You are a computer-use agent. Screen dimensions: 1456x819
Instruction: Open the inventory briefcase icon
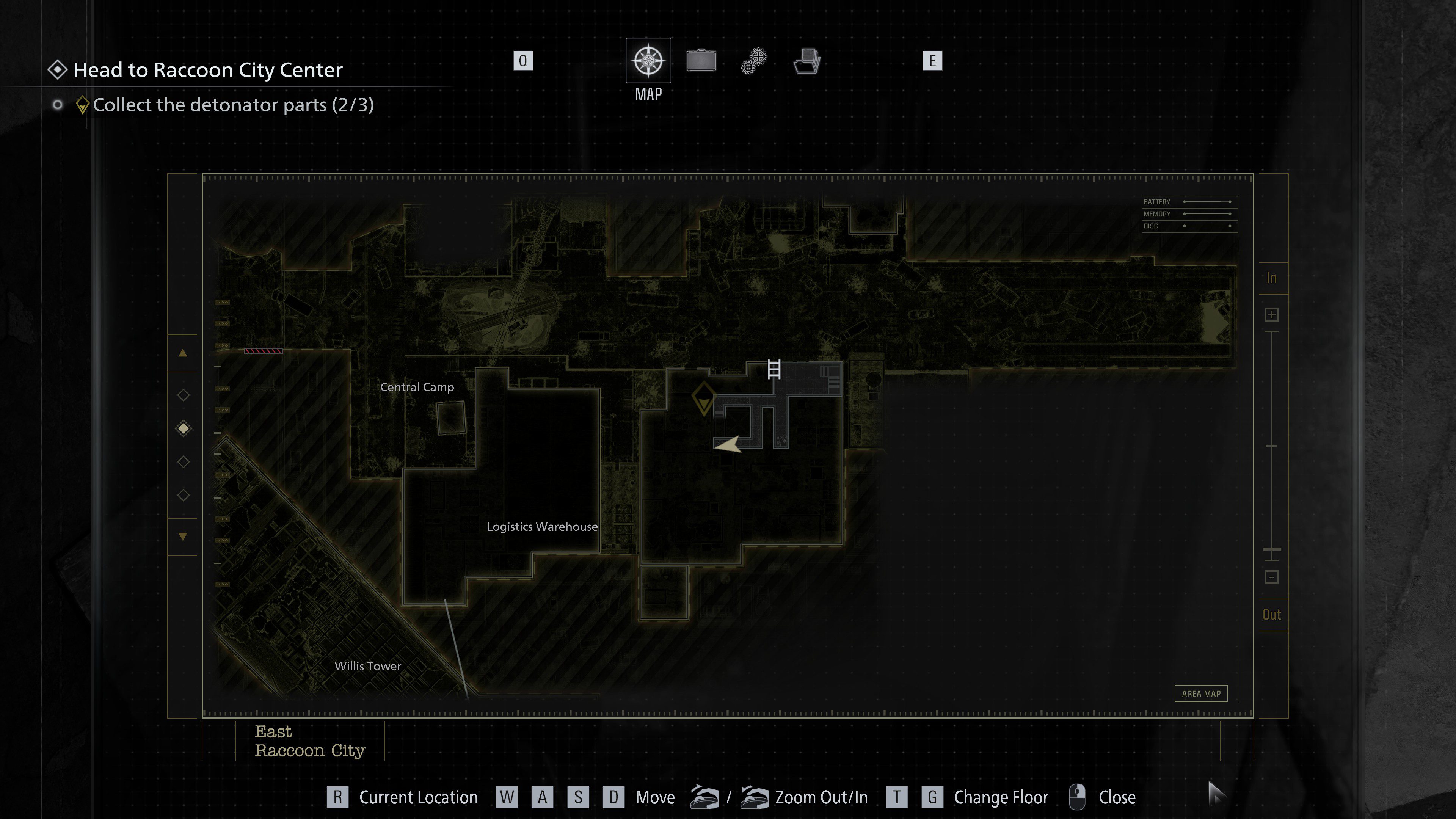(701, 61)
